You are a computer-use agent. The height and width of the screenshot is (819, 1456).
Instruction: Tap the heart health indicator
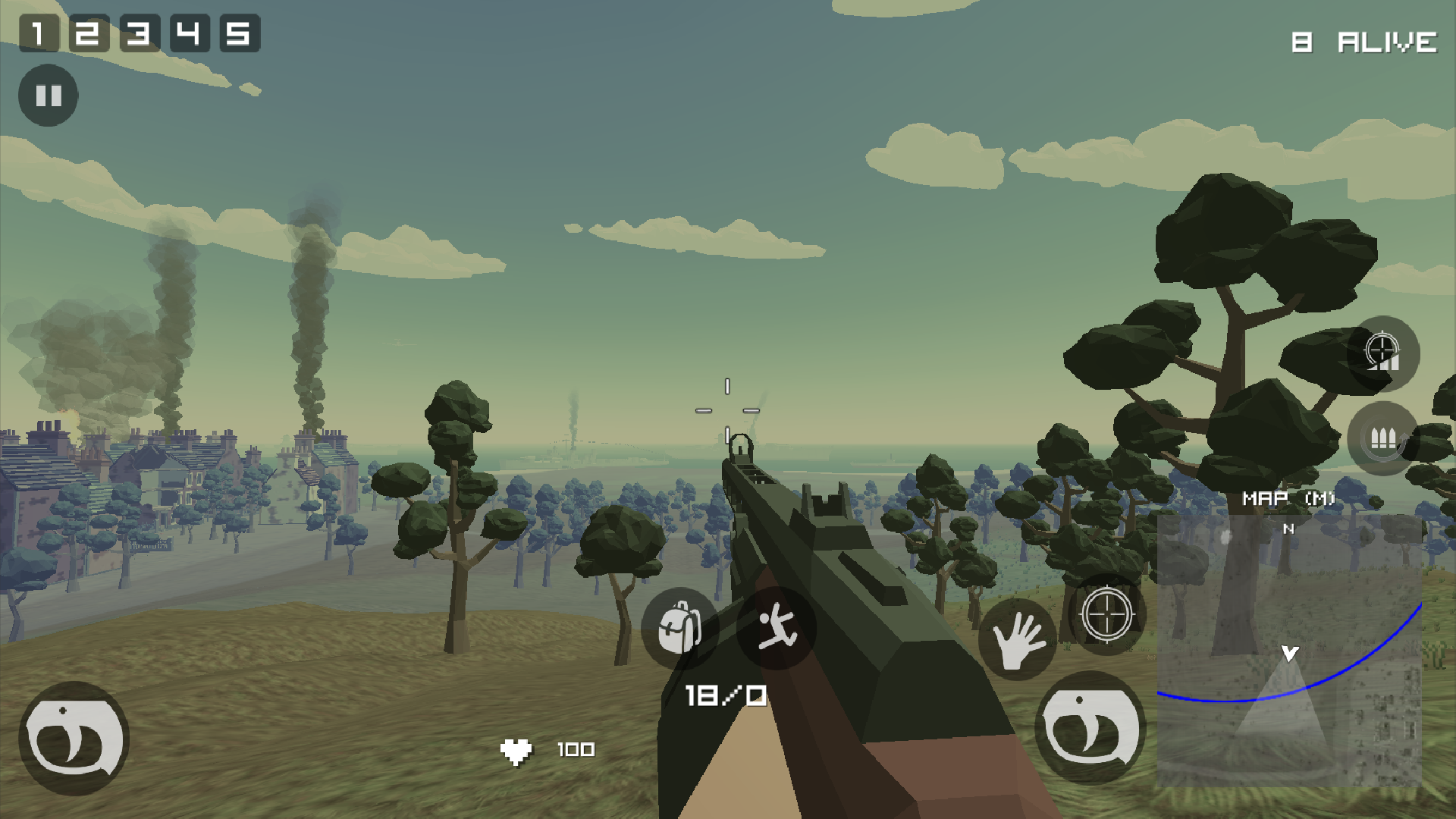tap(518, 750)
